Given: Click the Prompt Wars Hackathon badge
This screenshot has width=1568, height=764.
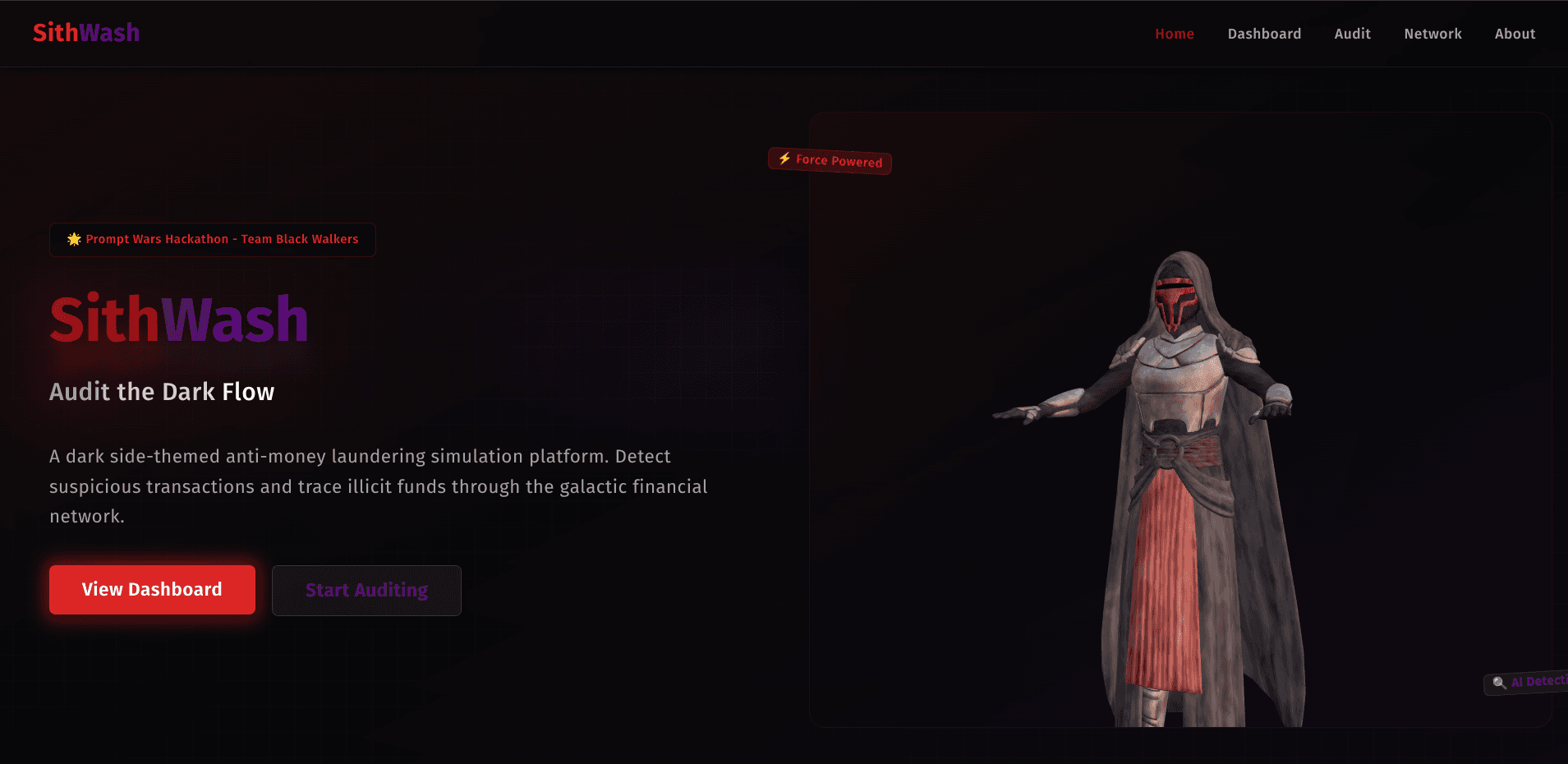Looking at the screenshot, I should 213,240.
